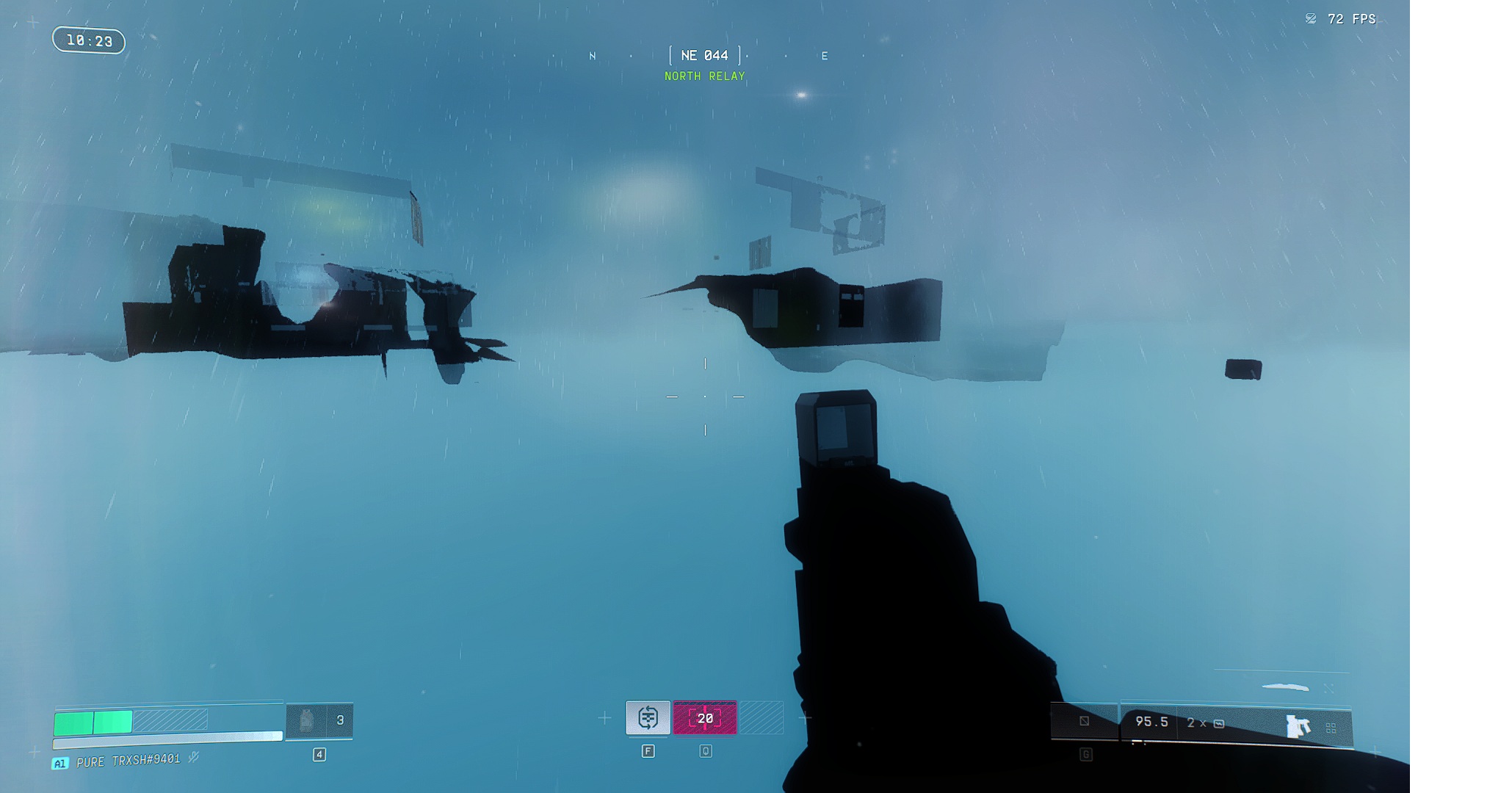
Task: Click the secondary weapon silhouette above the pistol
Action: click(x=1285, y=687)
